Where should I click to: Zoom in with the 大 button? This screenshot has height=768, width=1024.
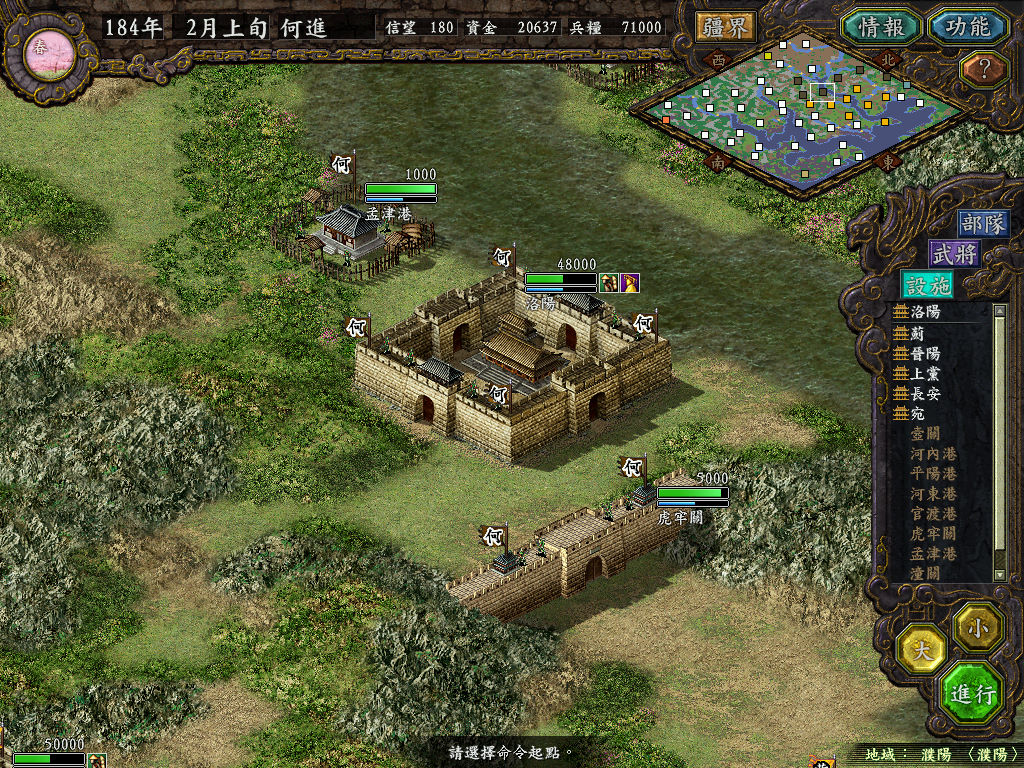point(922,650)
